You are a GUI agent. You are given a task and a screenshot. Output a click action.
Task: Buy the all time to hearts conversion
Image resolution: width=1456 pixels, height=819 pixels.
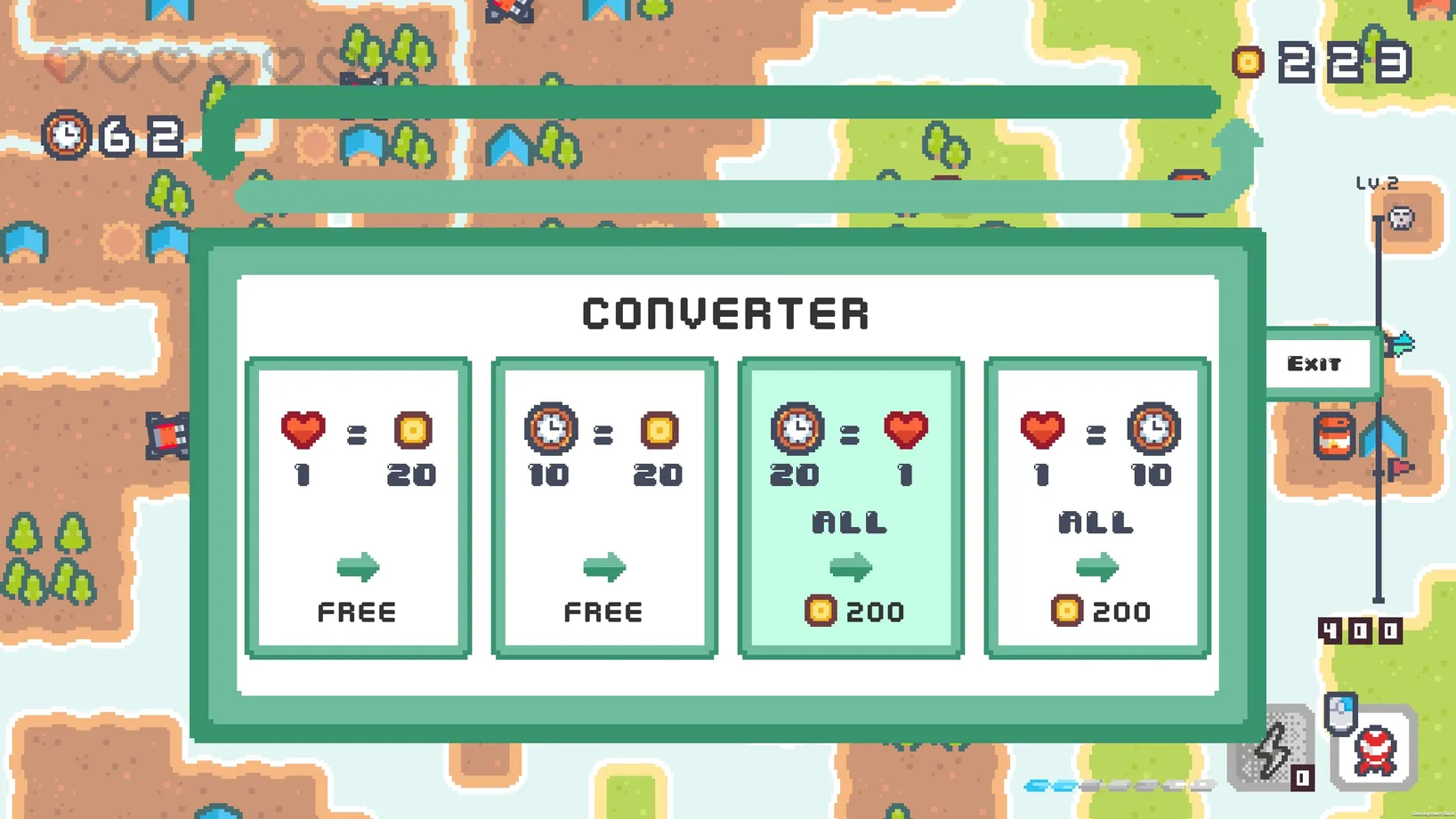click(851, 507)
